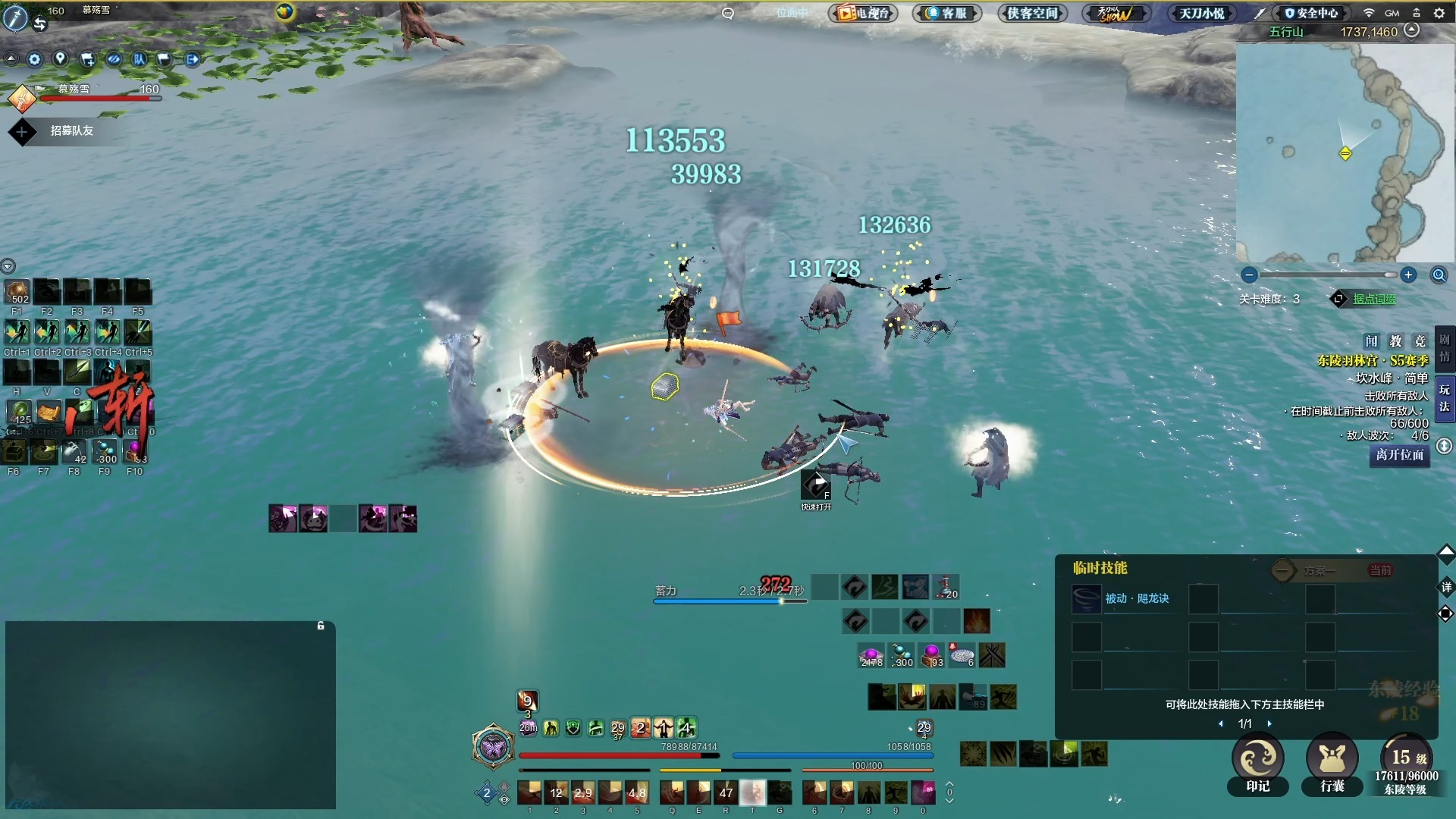Open the 安全中心 security center
The image size is (1456, 819).
tap(1311, 13)
